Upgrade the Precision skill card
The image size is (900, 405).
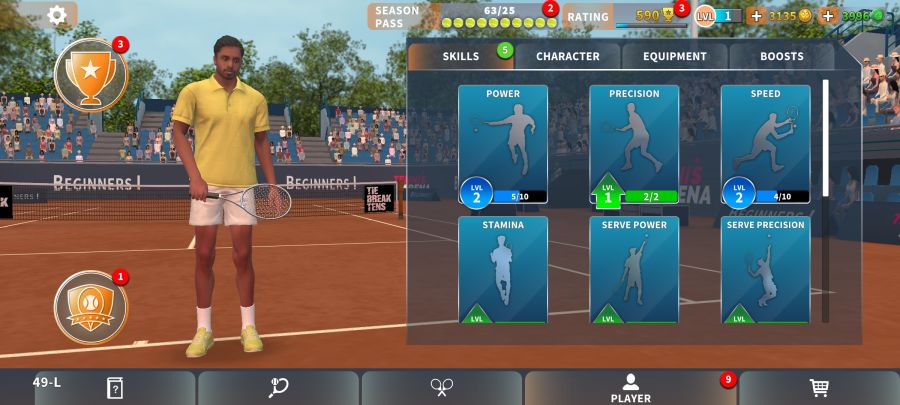tap(634, 144)
